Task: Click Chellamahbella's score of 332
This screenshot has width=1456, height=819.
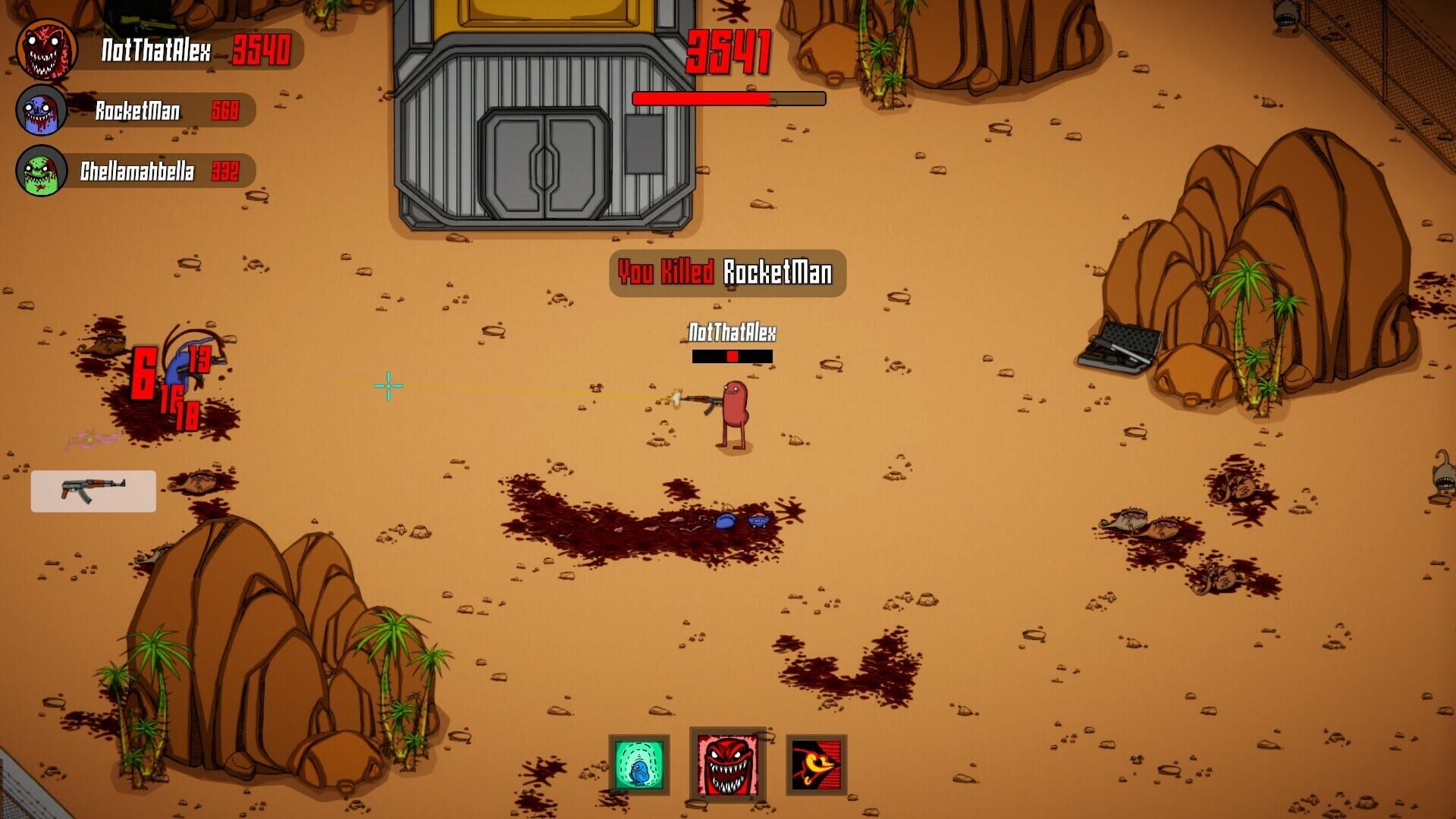Action: pyautogui.click(x=226, y=171)
